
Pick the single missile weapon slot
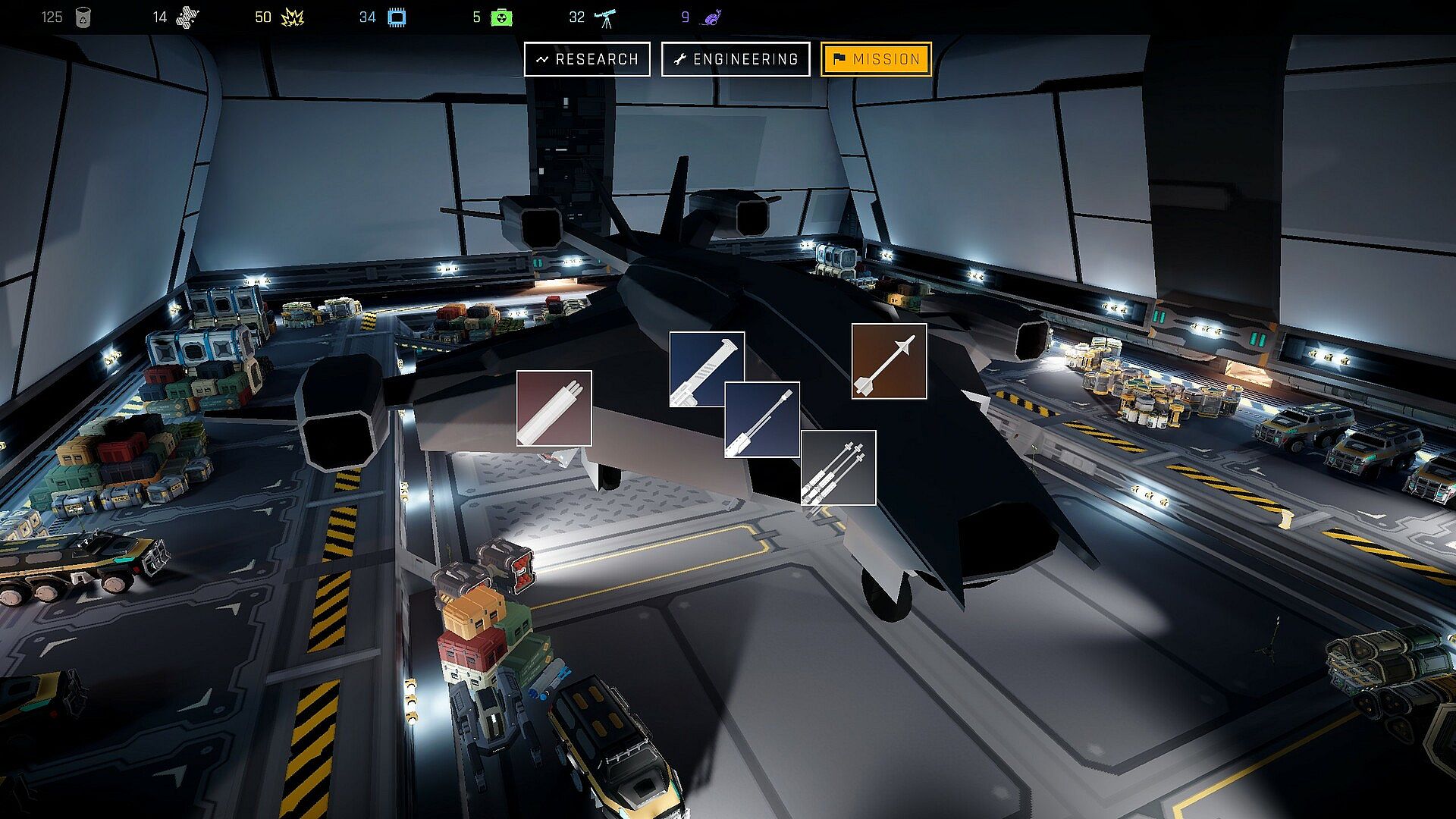coord(889,361)
